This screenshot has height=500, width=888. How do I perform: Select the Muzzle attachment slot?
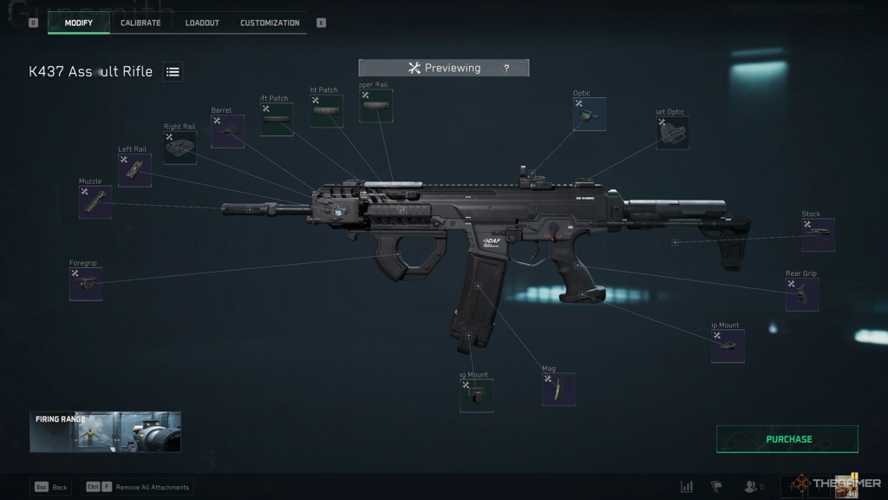[95, 201]
